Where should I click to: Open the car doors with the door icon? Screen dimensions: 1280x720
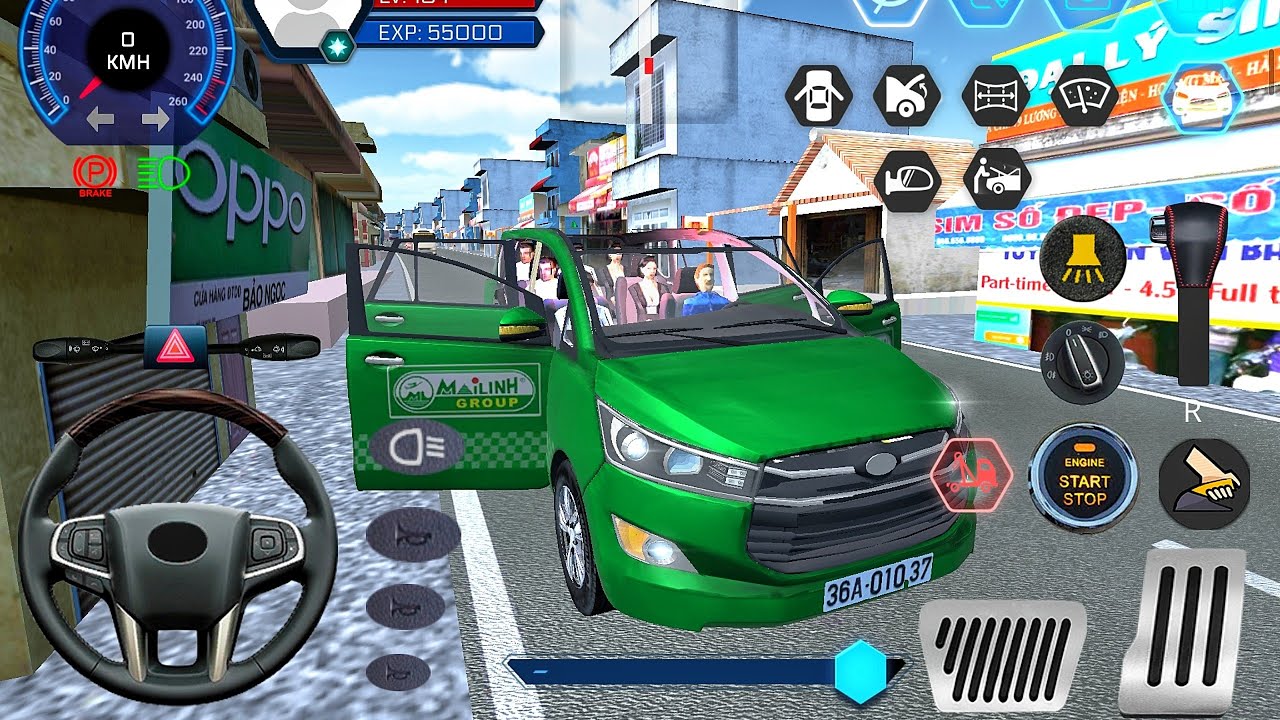click(819, 97)
